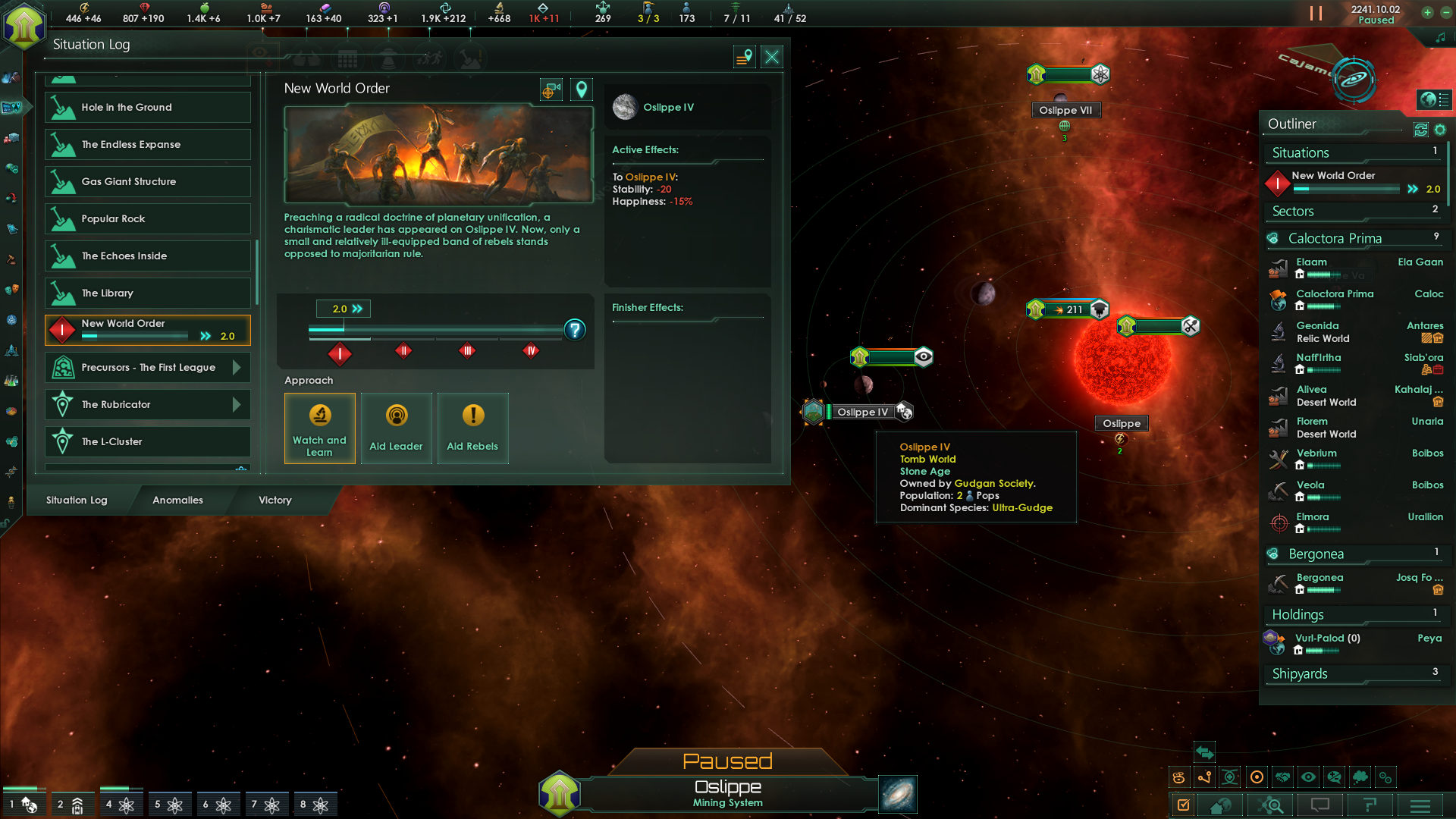Click the map pin icon beside the camera icon
The height and width of the screenshot is (819, 1456).
click(x=581, y=89)
